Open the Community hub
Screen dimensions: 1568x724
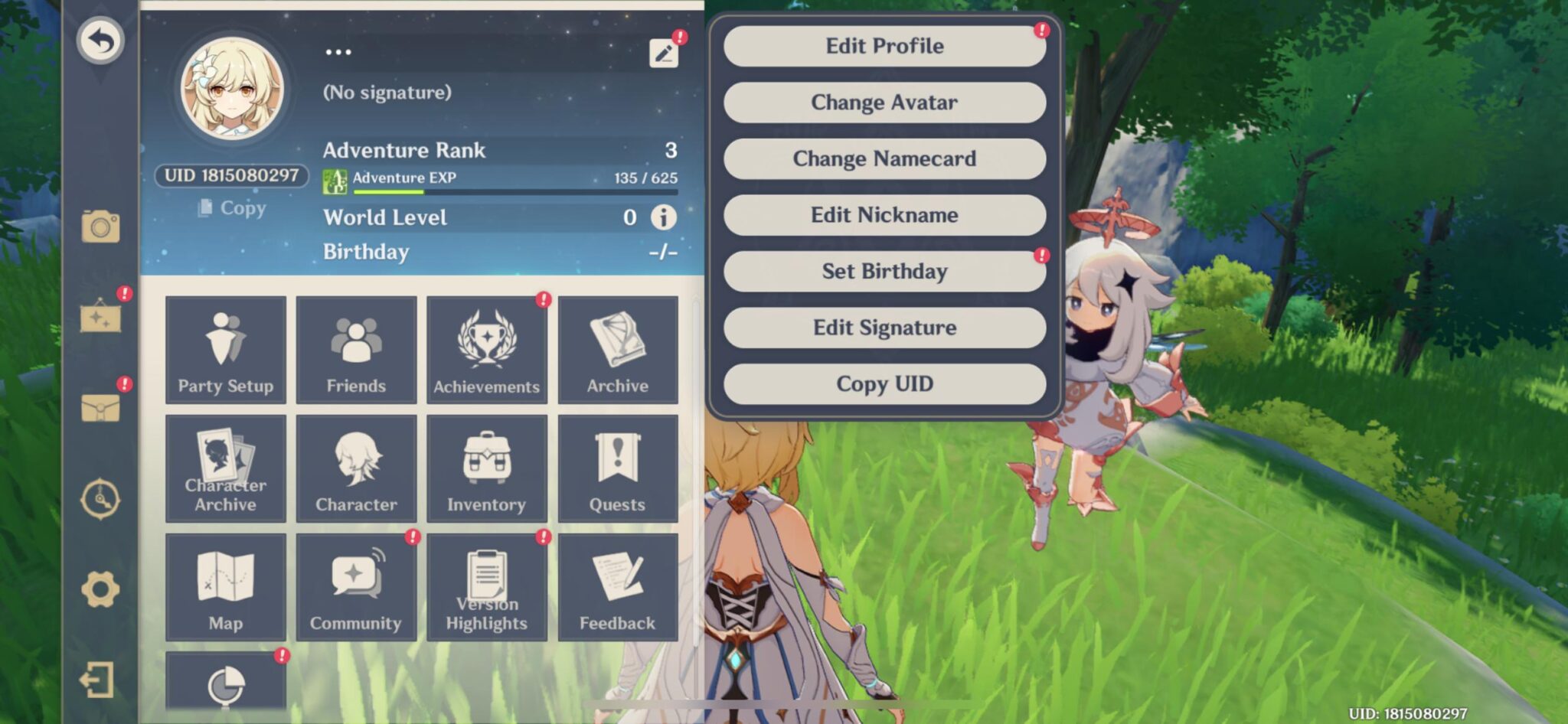click(356, 586)
